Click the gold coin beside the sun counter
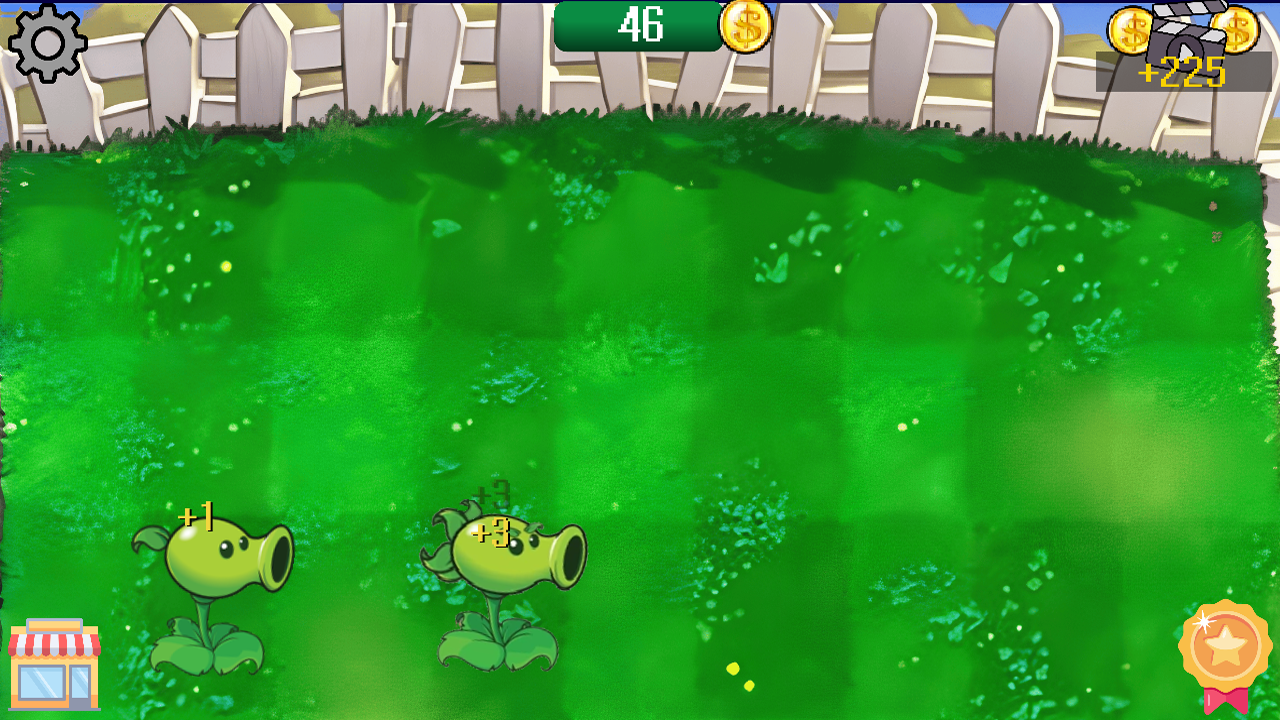1280x720 pixels. 743,27
